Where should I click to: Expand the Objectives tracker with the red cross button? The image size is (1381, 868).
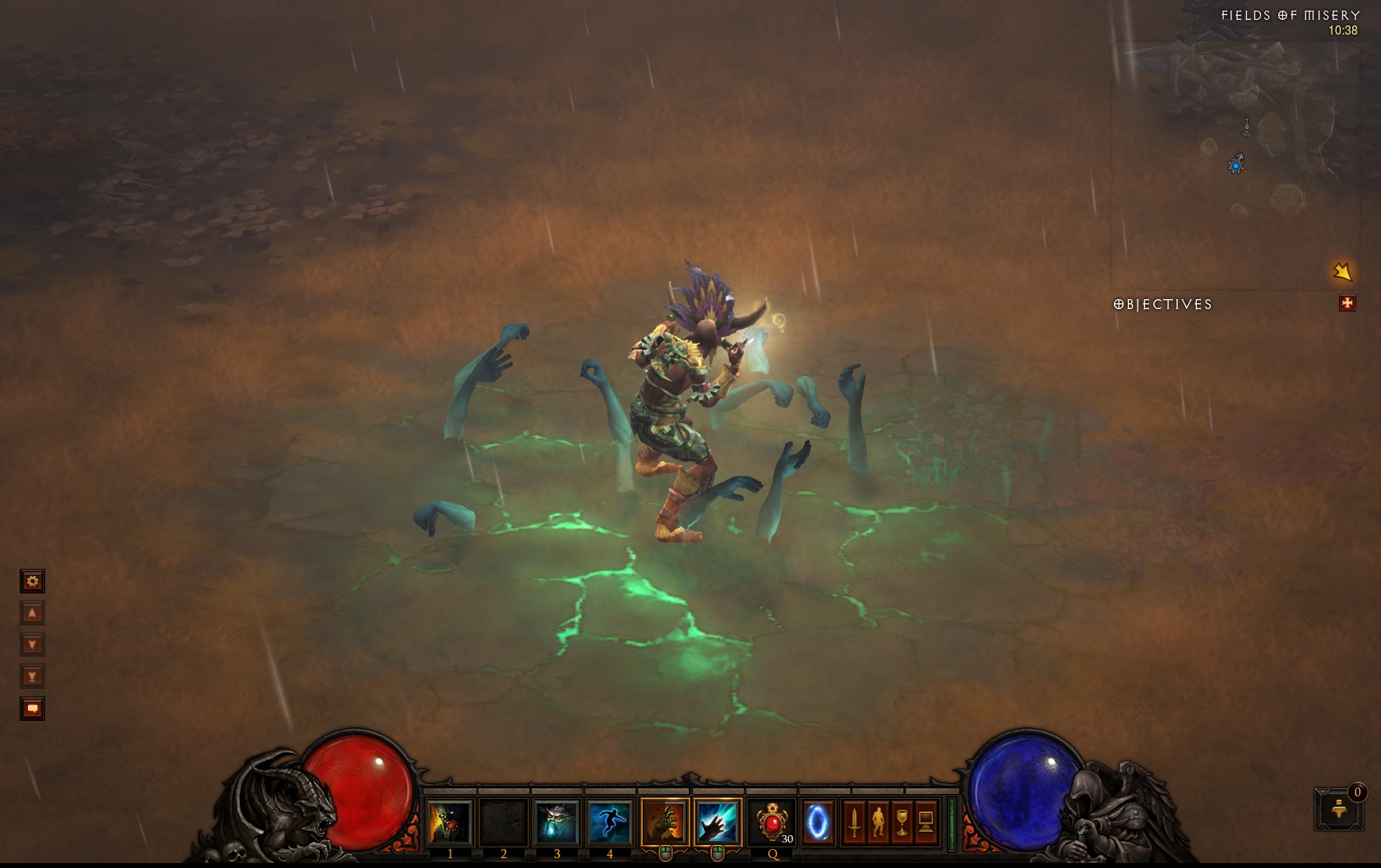point(1347,304)
